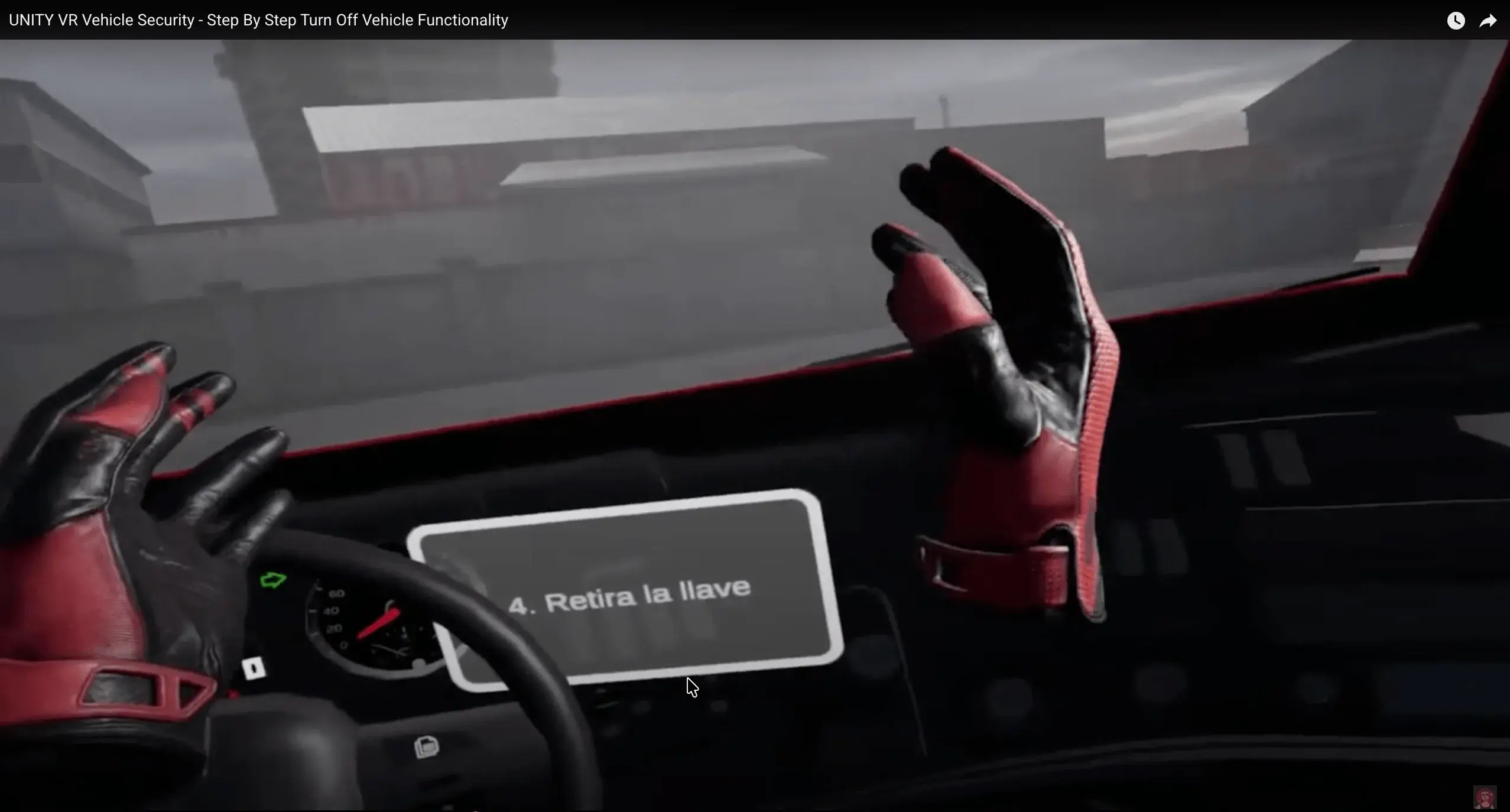Click the channel avatar in the bottom-right corner
Viewport: 1510px width, 812px height.
tap(1484, 798)
